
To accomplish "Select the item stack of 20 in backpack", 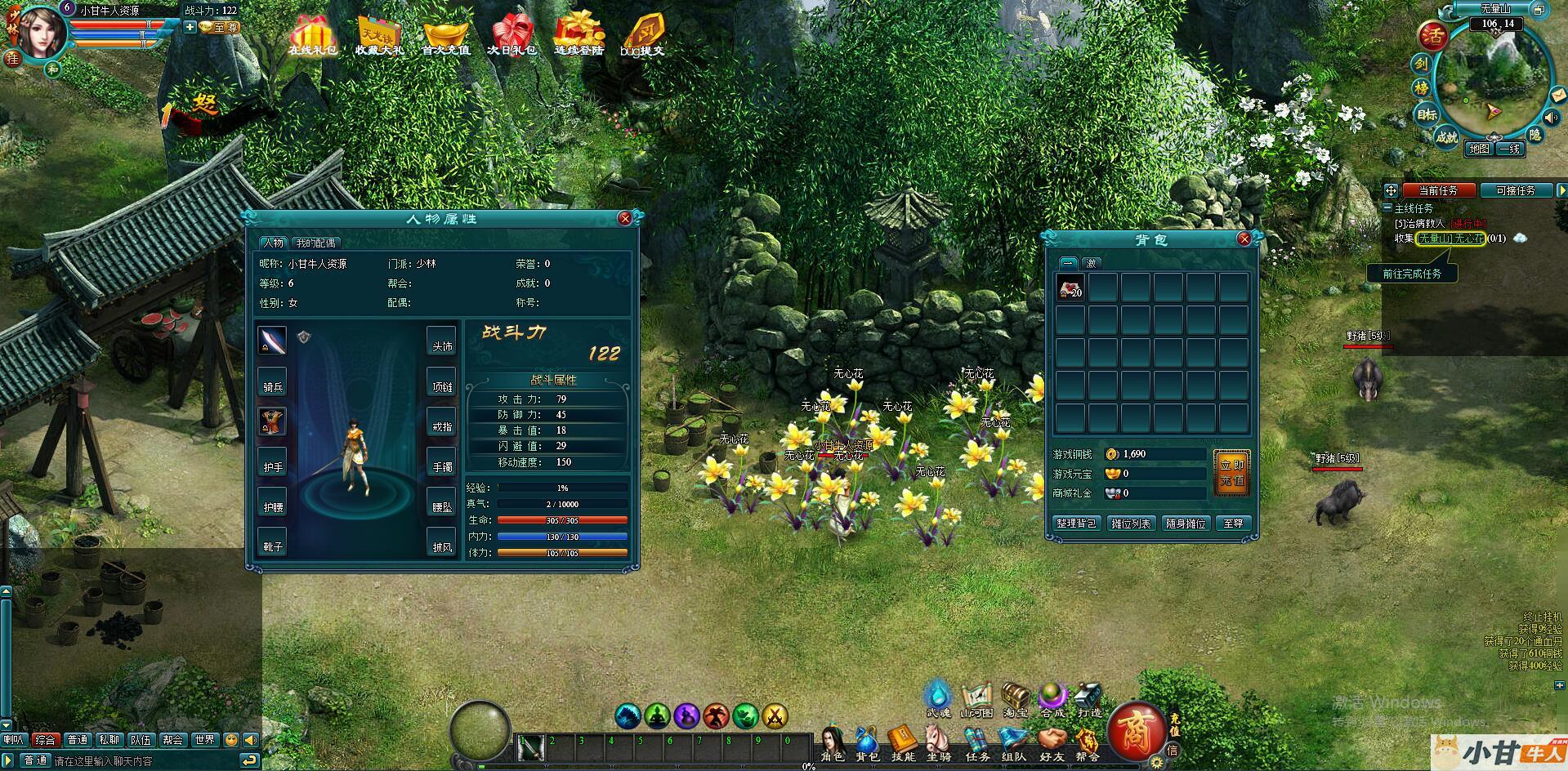I will 1070,287.
